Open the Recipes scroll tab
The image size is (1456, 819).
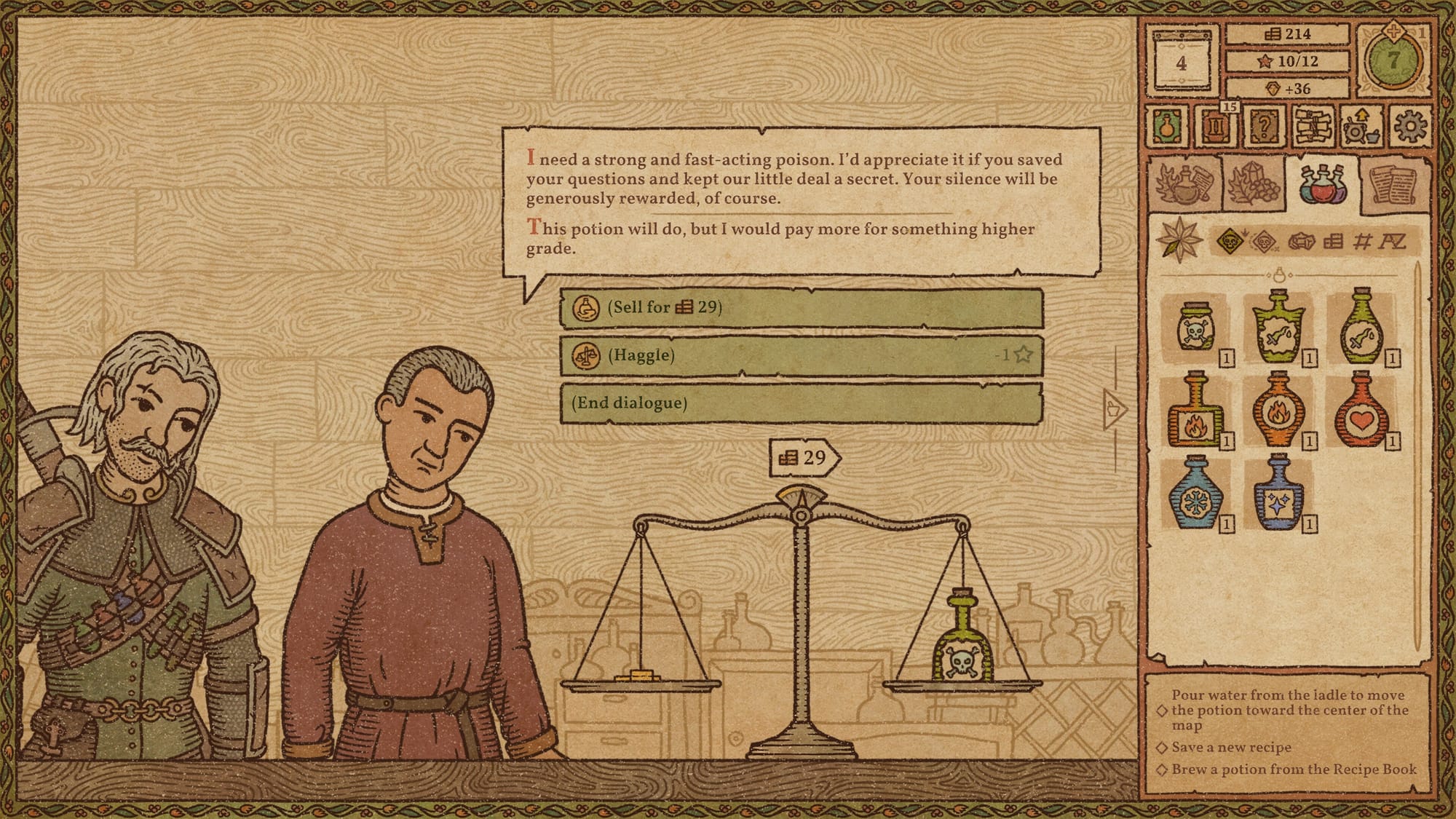pos(1393,182)
